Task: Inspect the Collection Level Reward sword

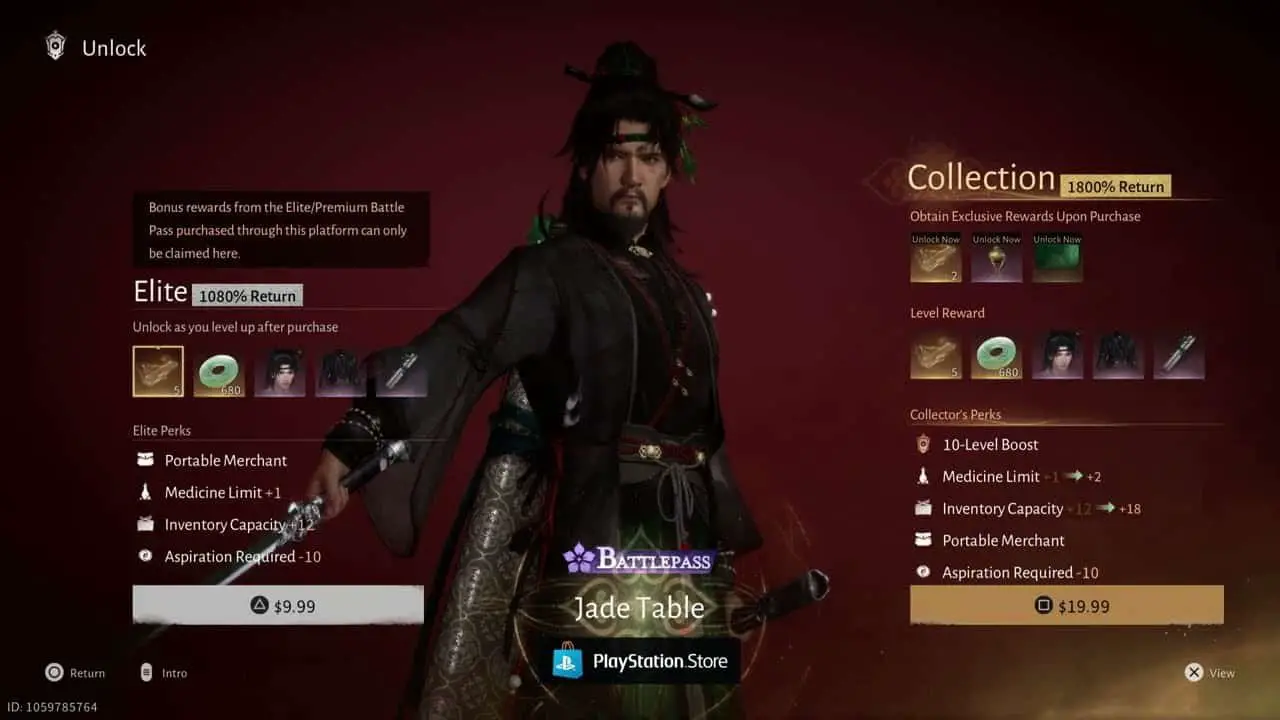Action: [1178, 355]
